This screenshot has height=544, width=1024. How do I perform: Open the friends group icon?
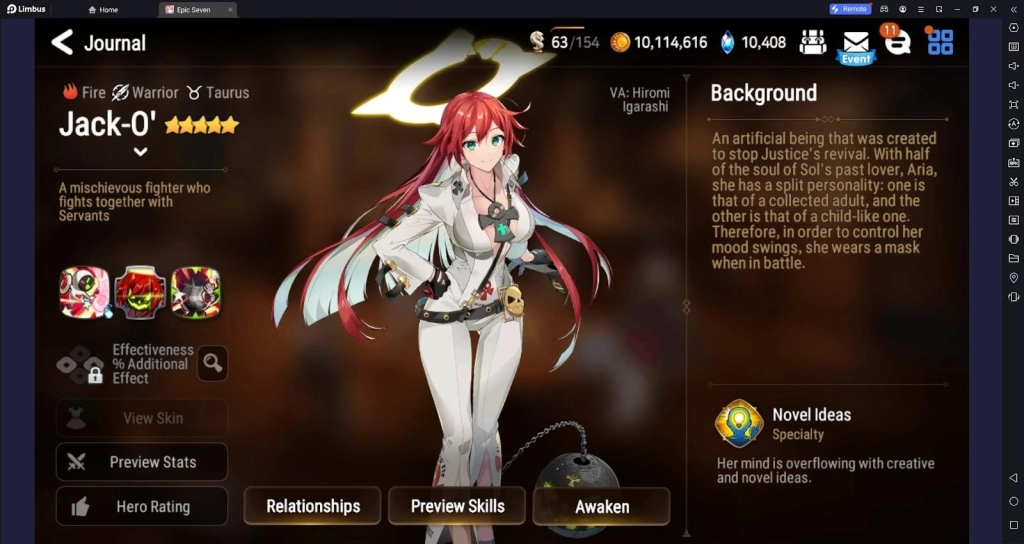[813, 42]
